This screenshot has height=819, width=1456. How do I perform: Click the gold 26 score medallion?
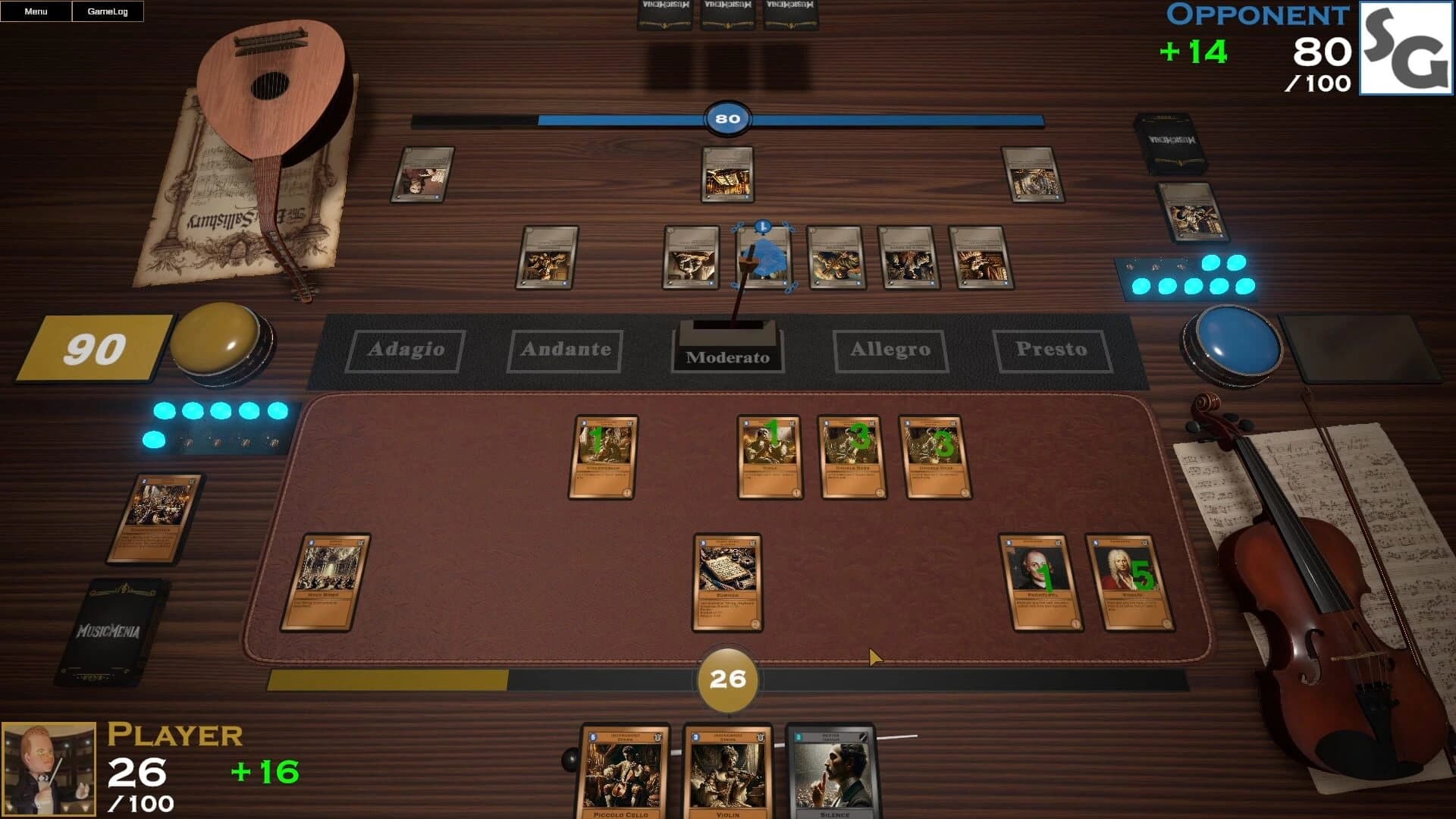(x=727, y=679)
